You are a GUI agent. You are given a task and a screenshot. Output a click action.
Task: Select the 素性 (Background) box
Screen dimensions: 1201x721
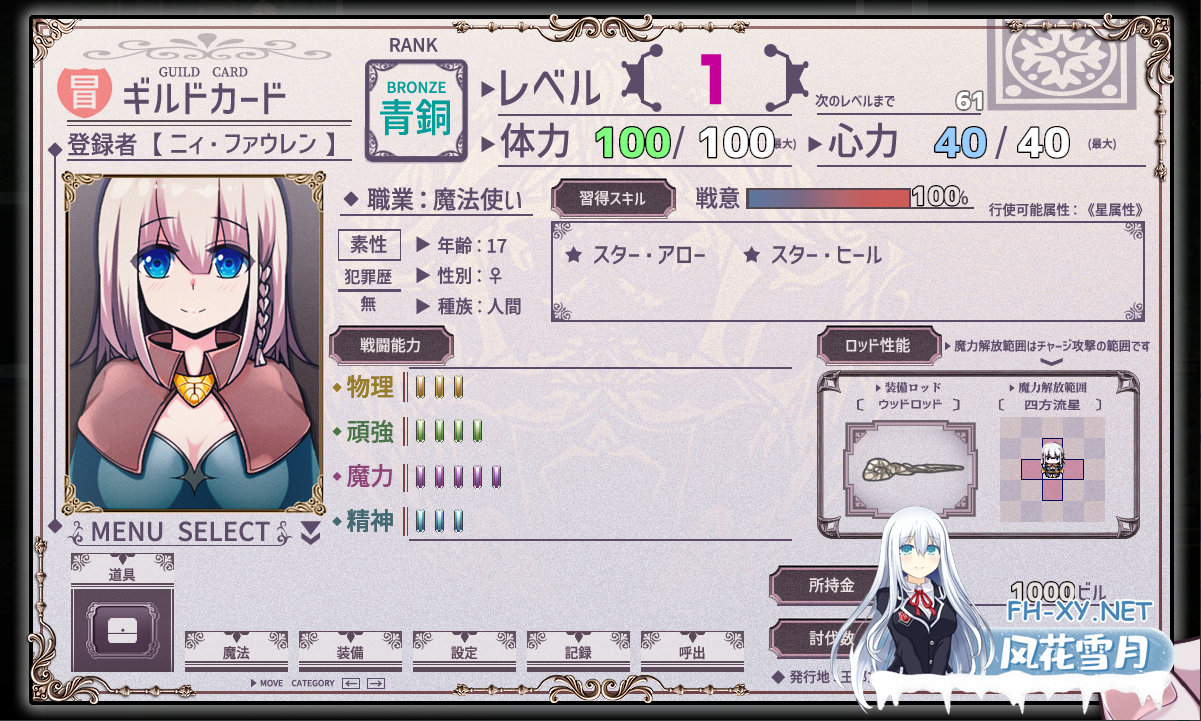click(x=369, y=245)
